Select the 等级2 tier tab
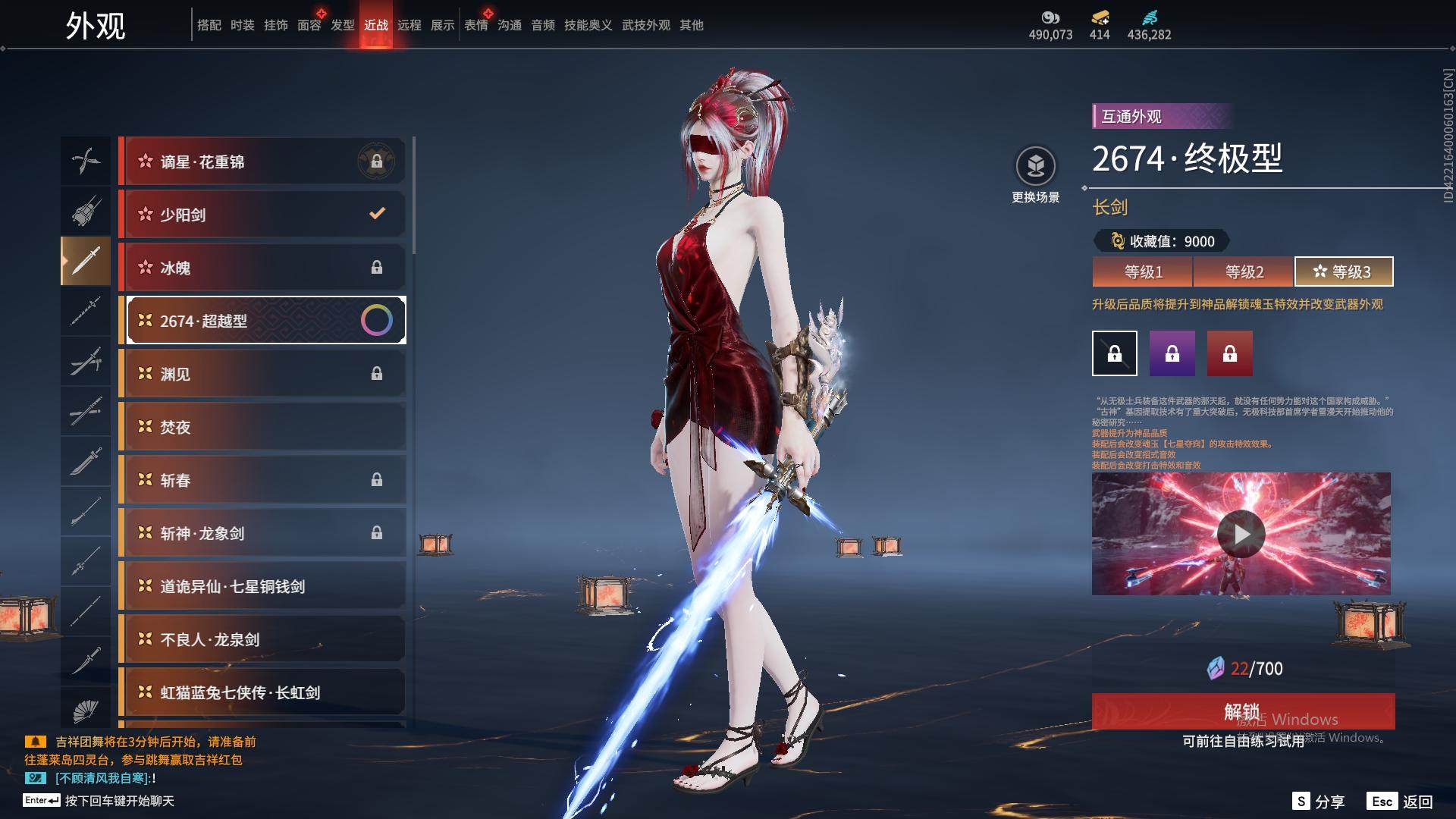This screenshot has height=819, width=1456. click(x=1244, y=271)
